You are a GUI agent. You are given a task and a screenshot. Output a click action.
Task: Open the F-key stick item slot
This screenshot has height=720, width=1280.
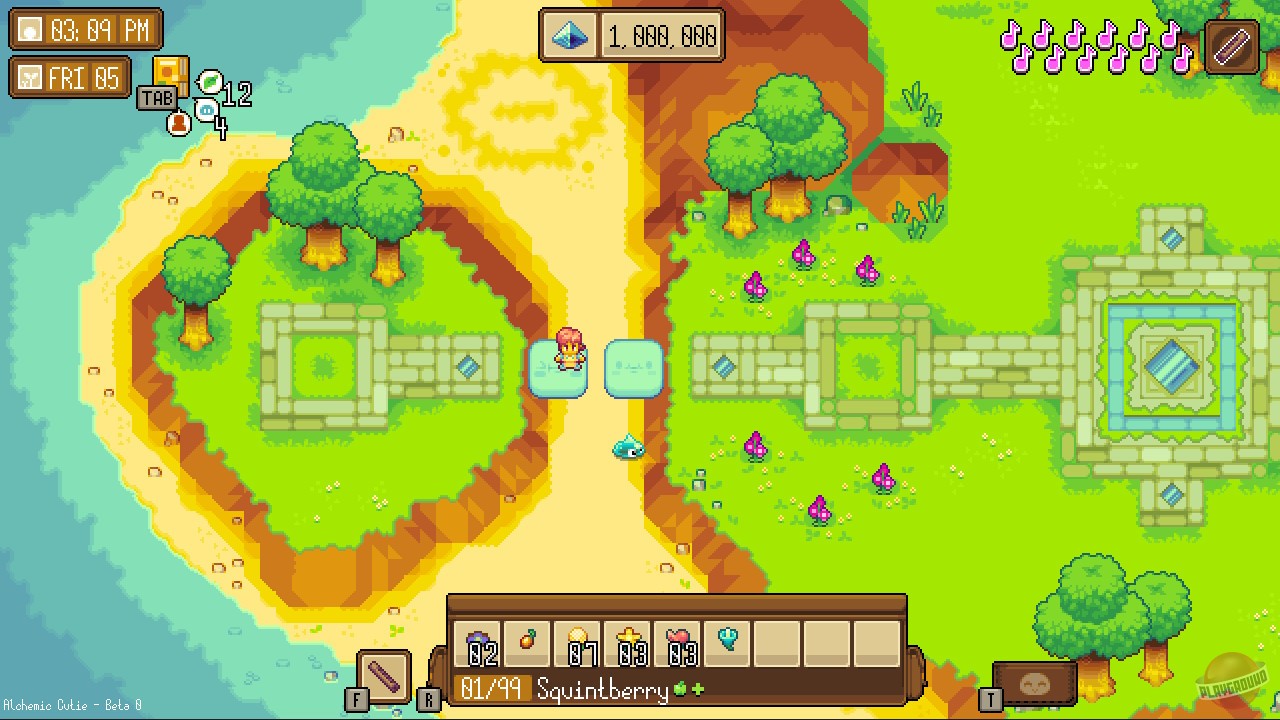pos(384,676)
